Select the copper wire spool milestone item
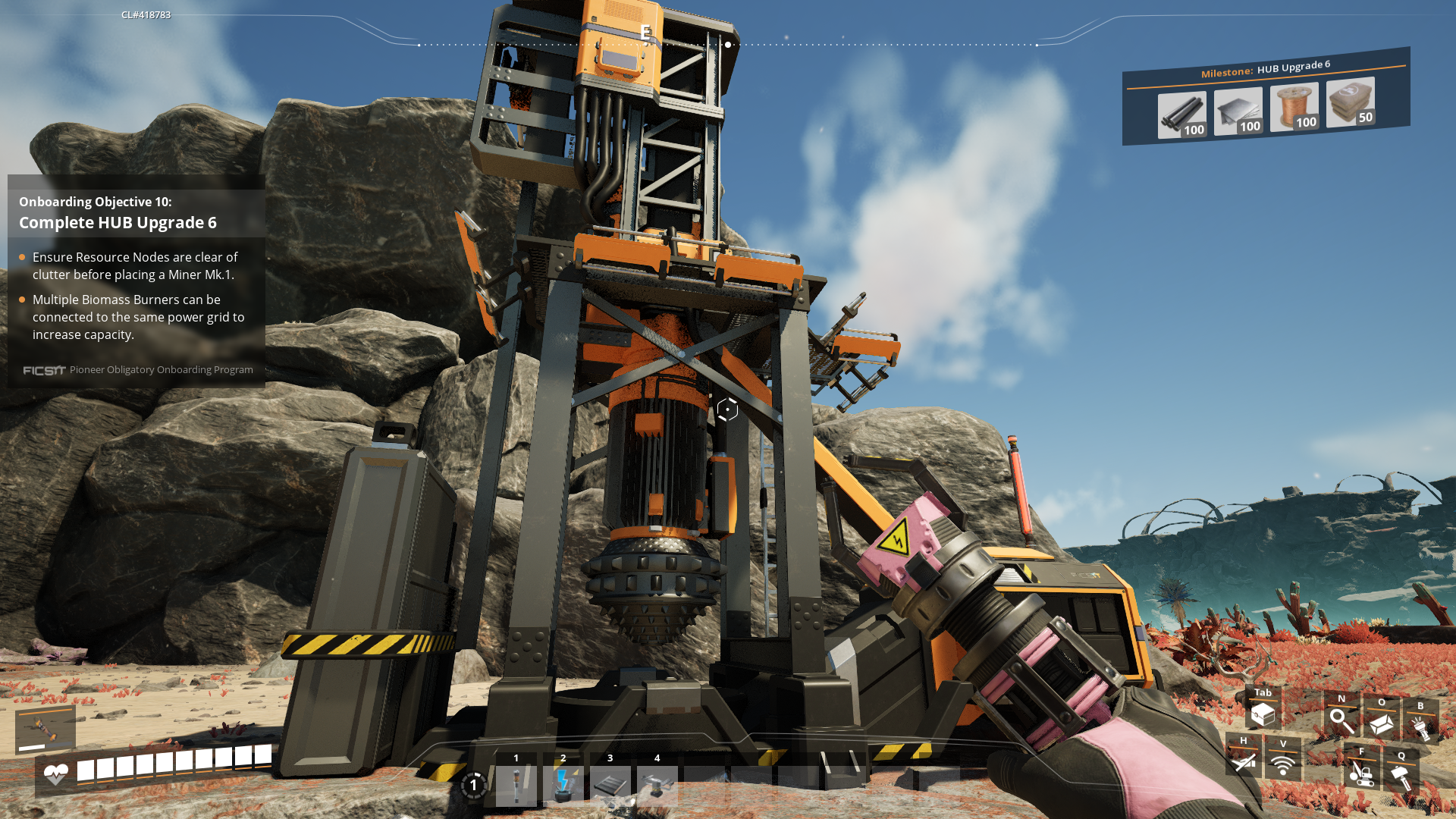The width and height of the screenshot is (1456, 819). (1294, 107)
